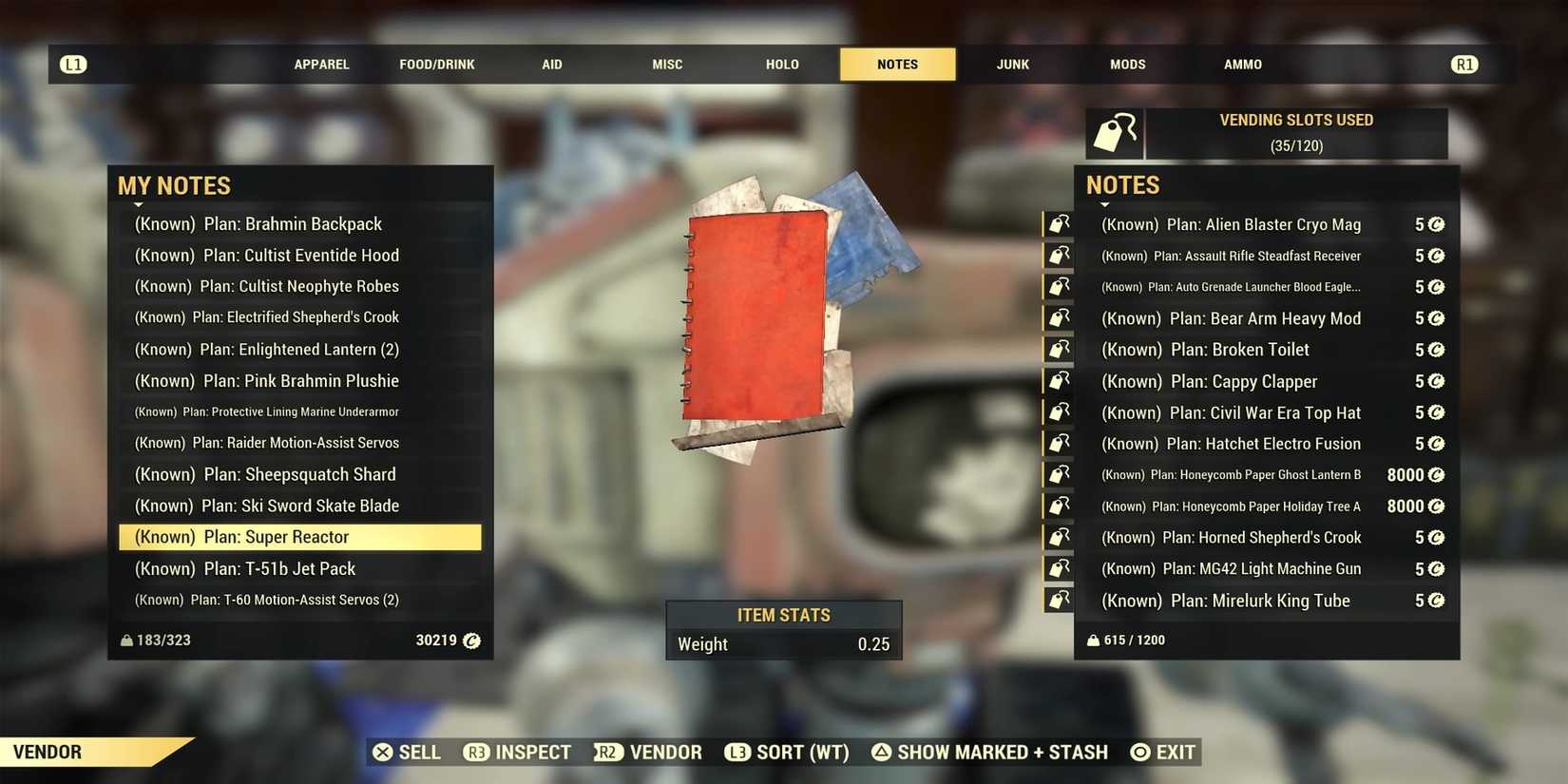Click the EXIT button

1162,752
